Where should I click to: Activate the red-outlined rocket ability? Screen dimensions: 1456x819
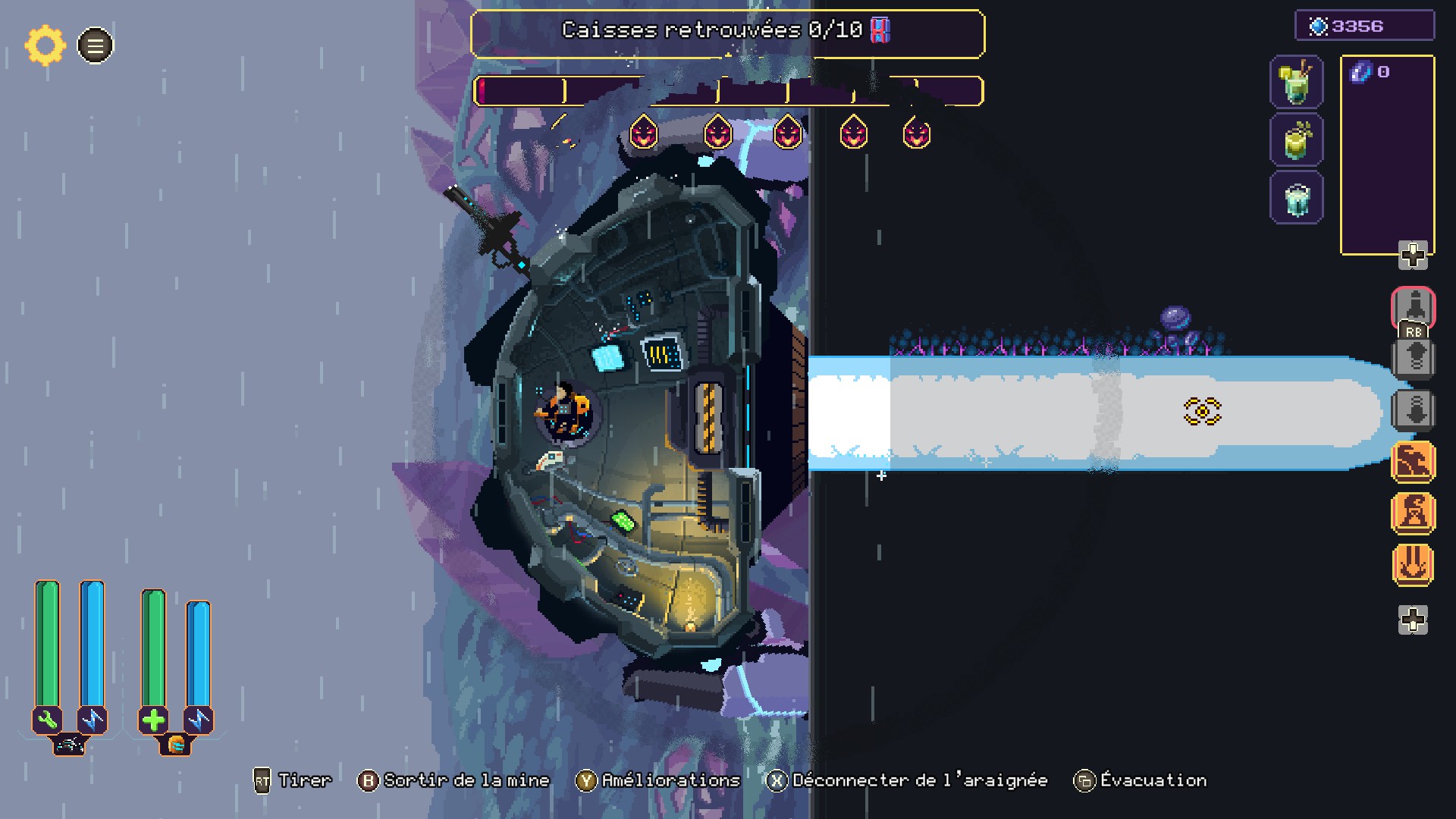(1414, 307)
